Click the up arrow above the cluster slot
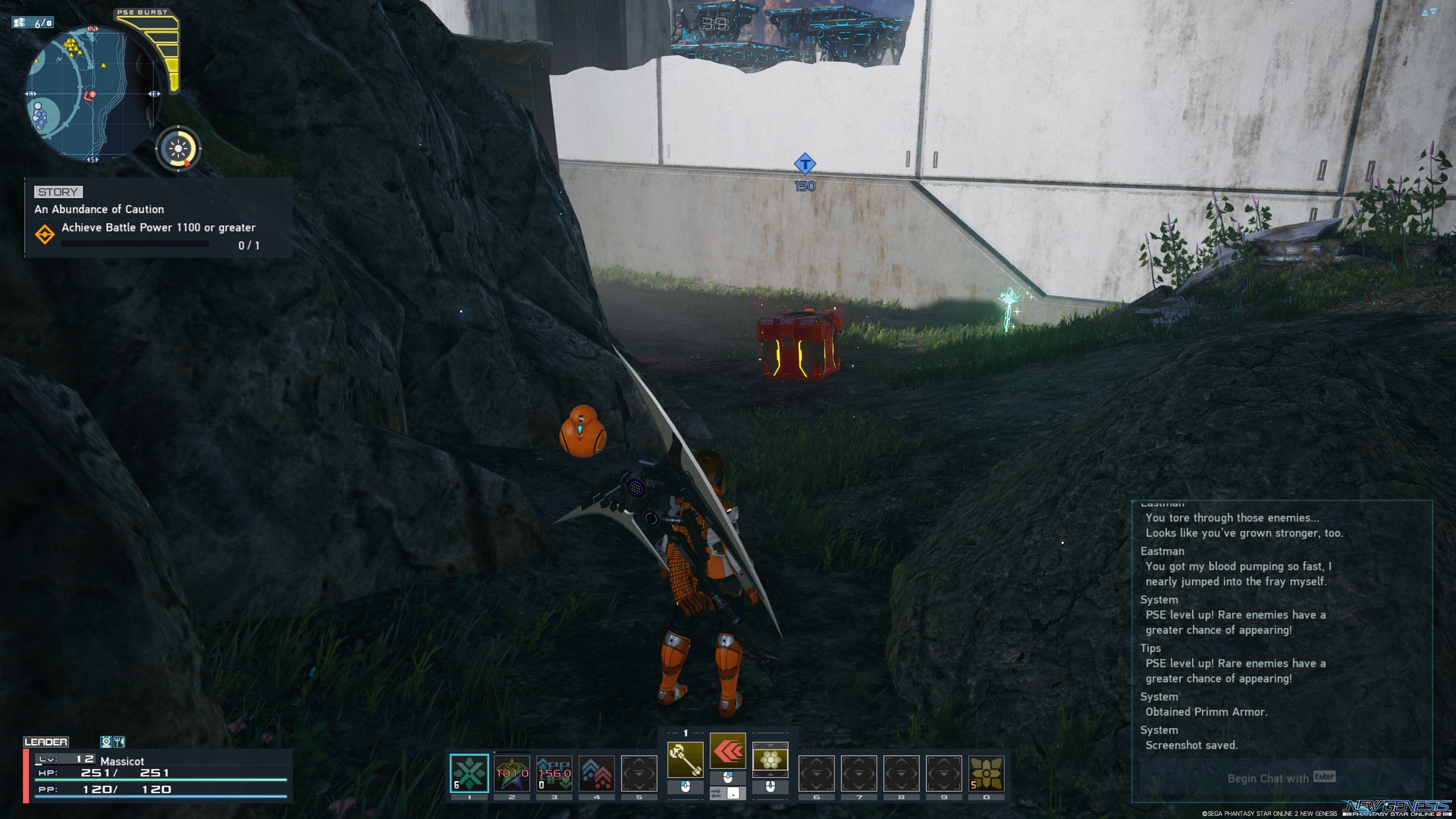The height and width of the screenshot is (819, 1456). [770, 745]
